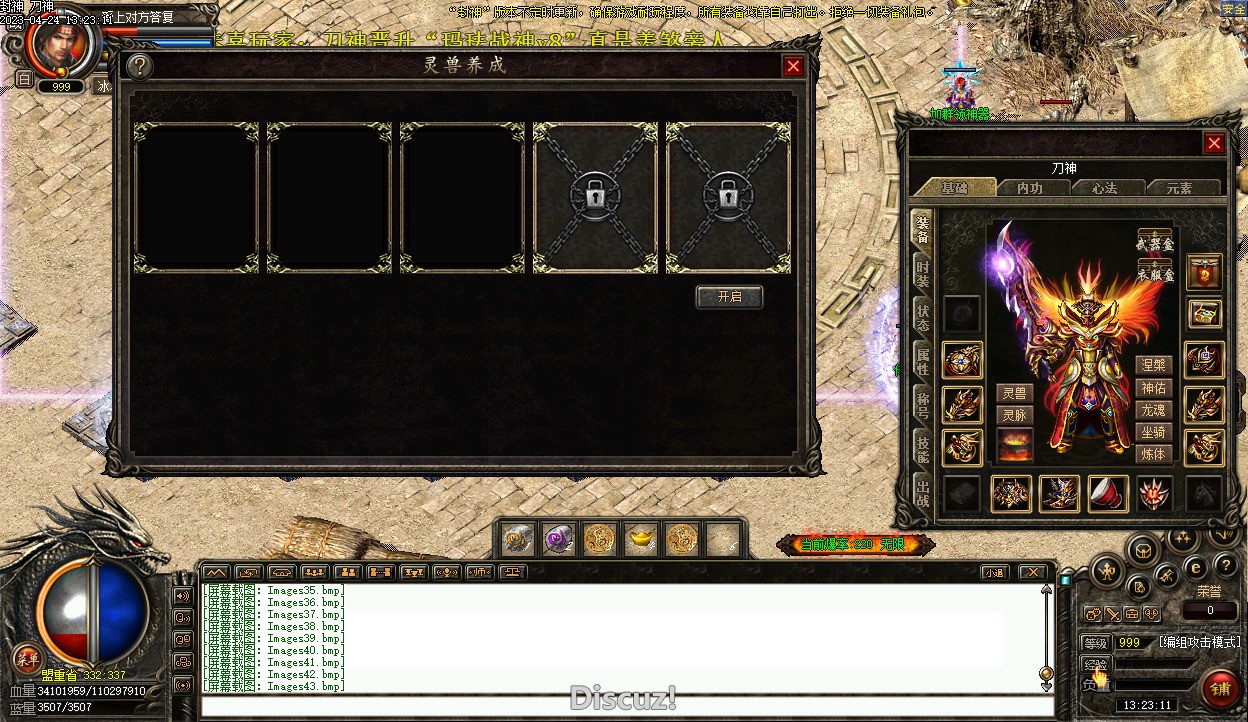This screenshot has height=722, width=1248.
Task: Click the 开启 unlock button
Action: [729, 297]
